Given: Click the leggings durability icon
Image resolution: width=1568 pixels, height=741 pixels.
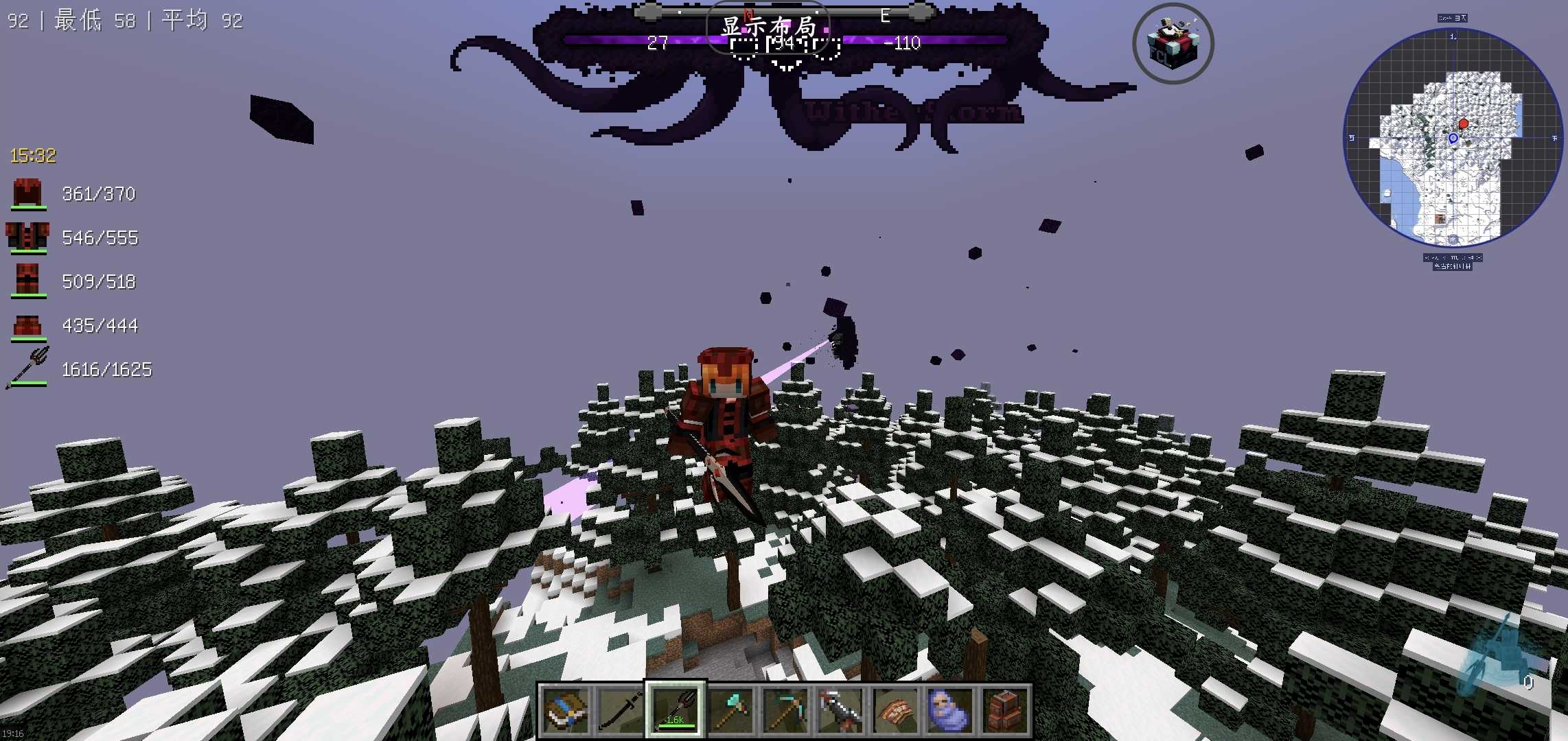Looking at the screenshot, I should tap(27, 281).
